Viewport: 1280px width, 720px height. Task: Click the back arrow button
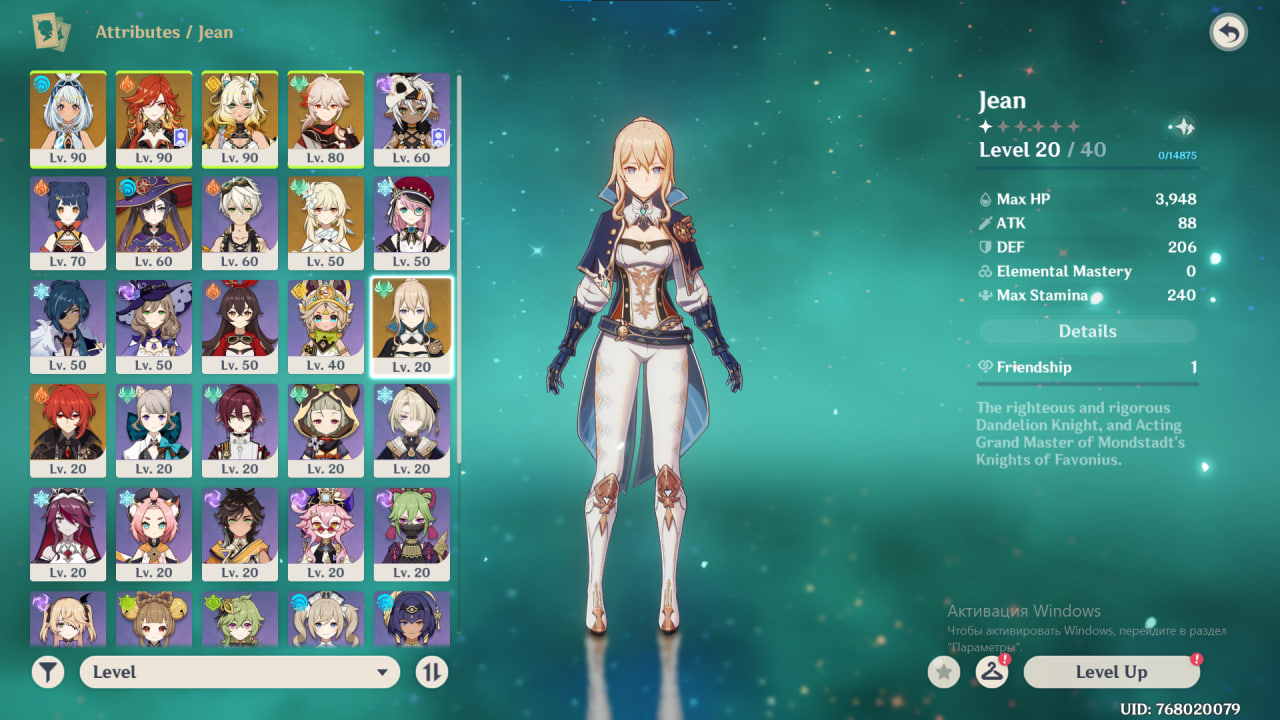1228,33
